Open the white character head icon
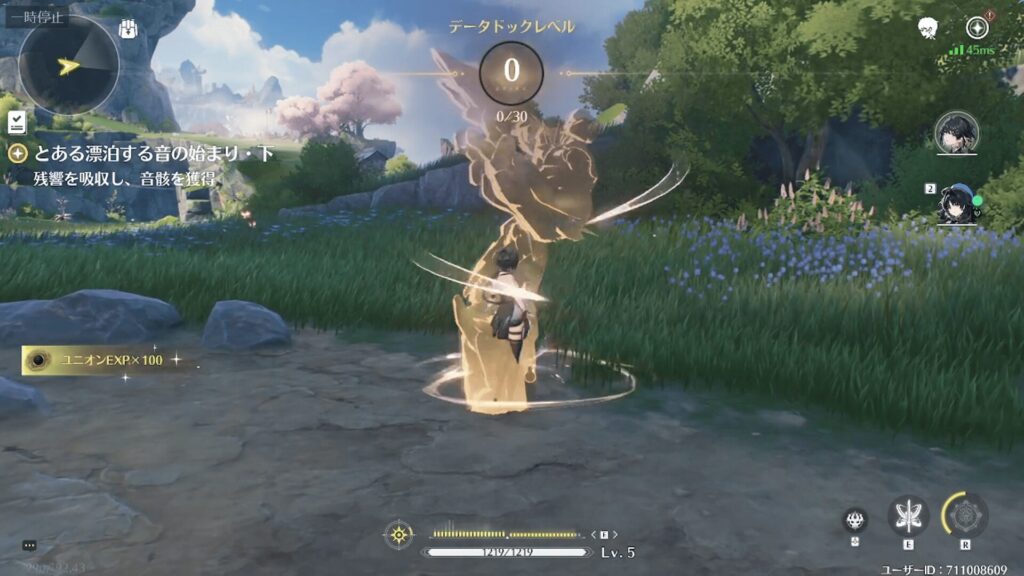 pos(929,28)
